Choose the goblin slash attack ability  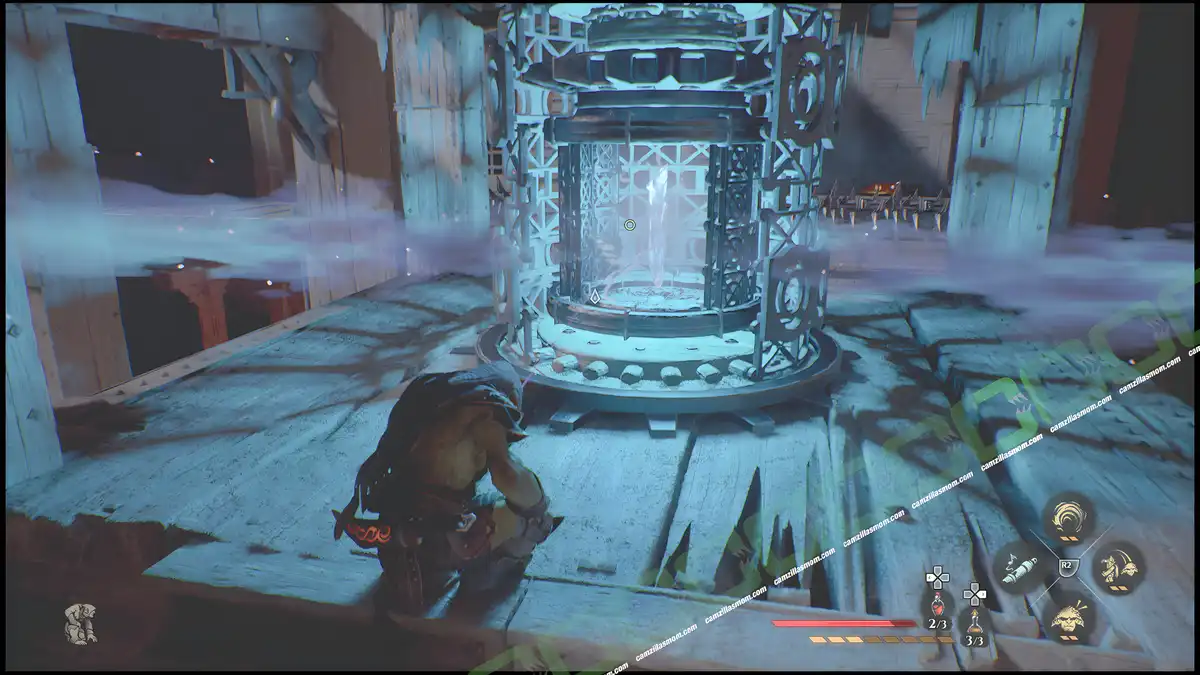1118,568
